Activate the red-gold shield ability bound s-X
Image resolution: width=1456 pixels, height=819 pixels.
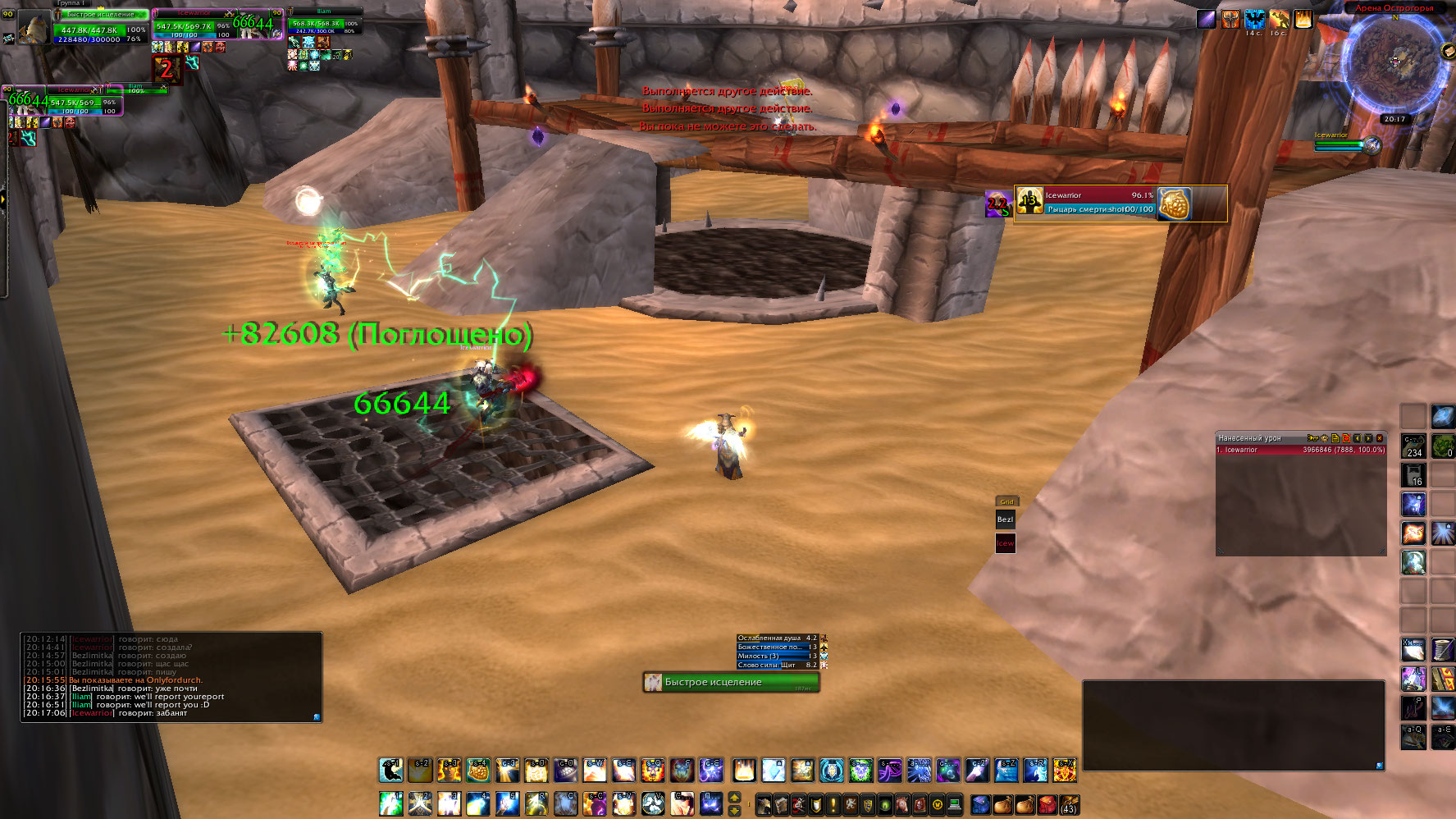click(1064, 770)
